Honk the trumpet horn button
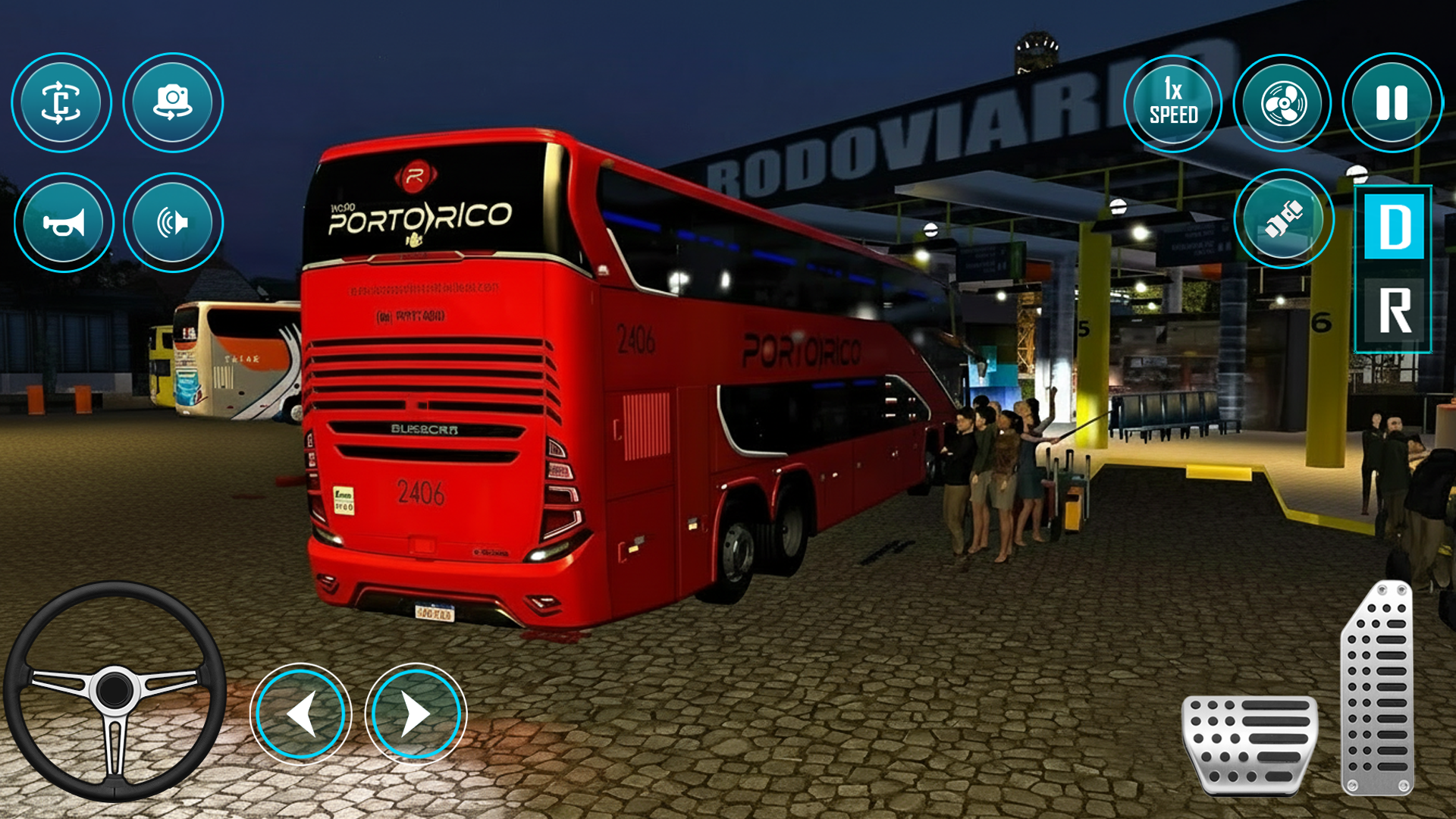 point(64,222)
